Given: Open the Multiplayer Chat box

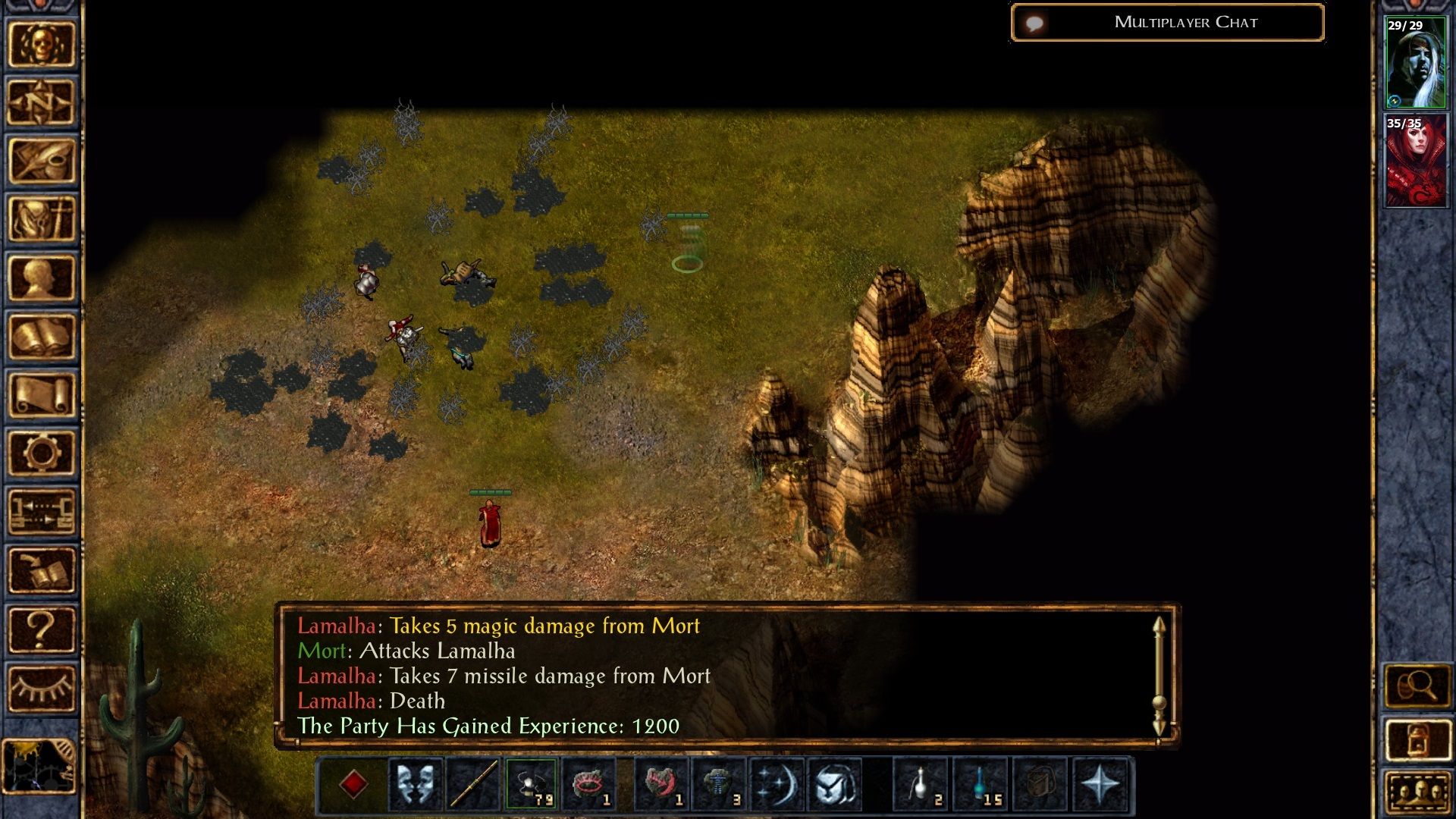Looking at the screenshot, I should pos(1168,23).
